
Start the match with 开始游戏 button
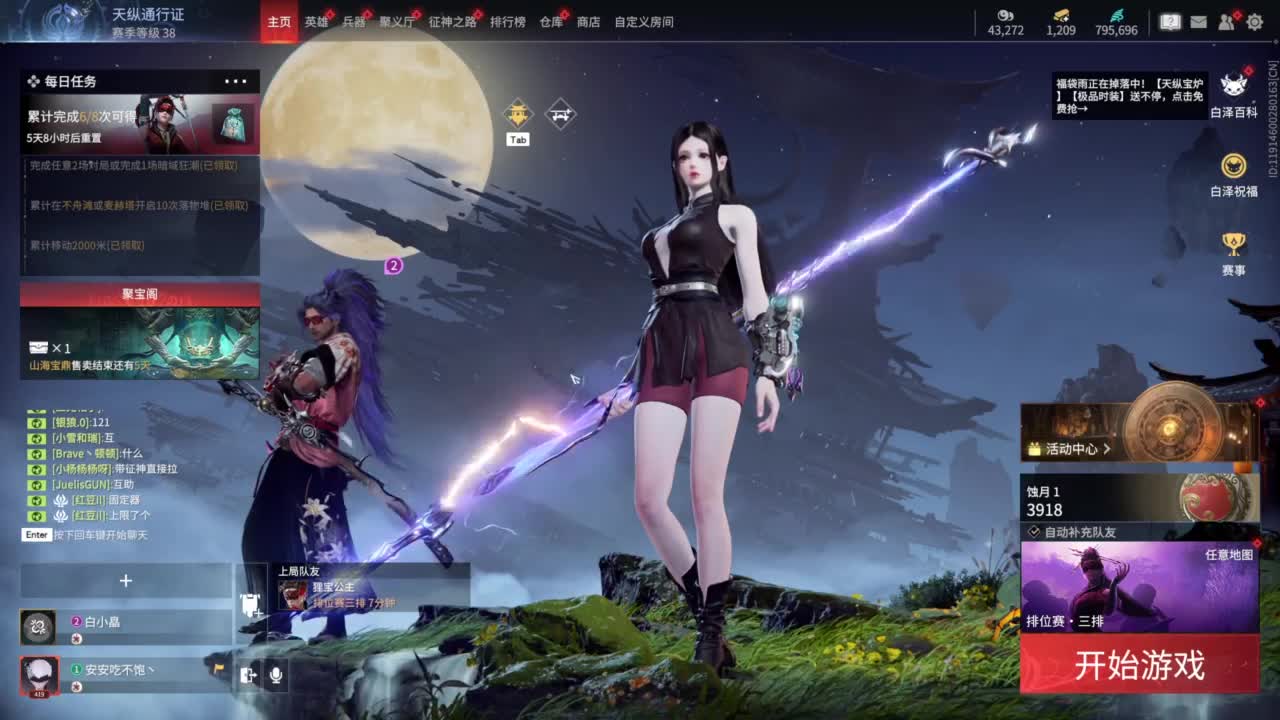pyautogui.click(x=1139, y=665)
